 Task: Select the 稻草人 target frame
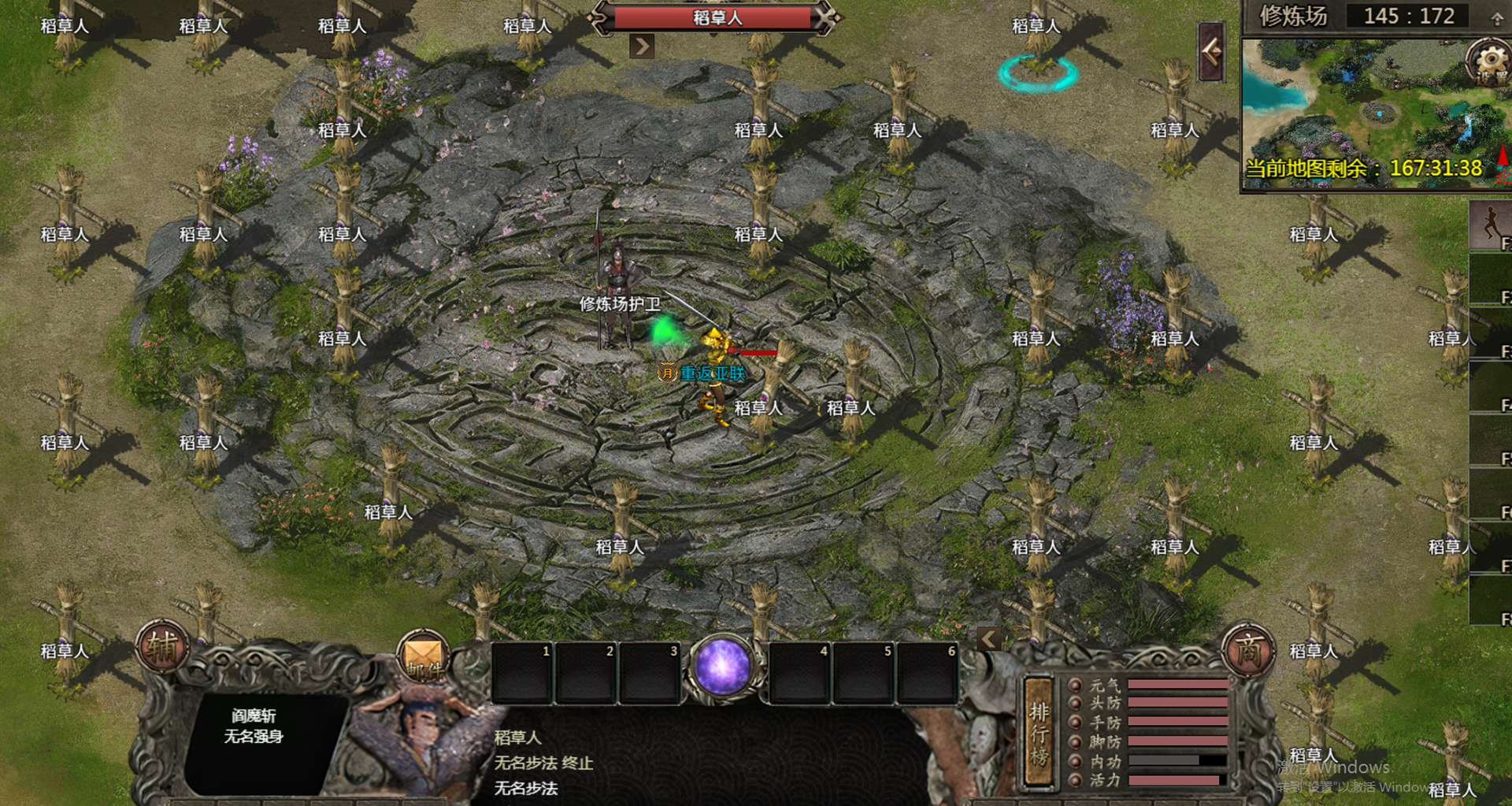715,17
